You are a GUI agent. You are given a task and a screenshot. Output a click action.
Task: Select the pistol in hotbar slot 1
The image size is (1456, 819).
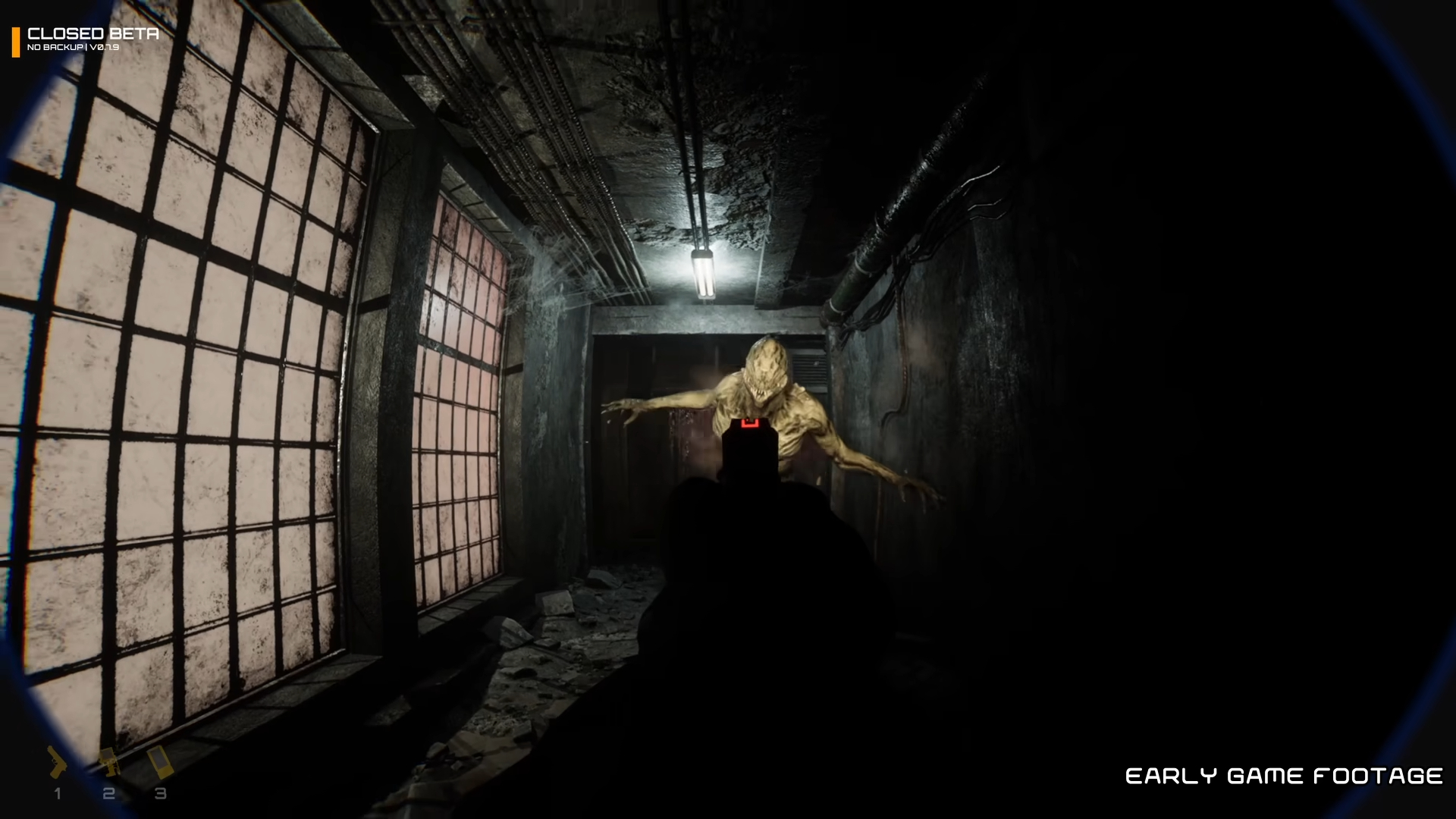(58, 763)
